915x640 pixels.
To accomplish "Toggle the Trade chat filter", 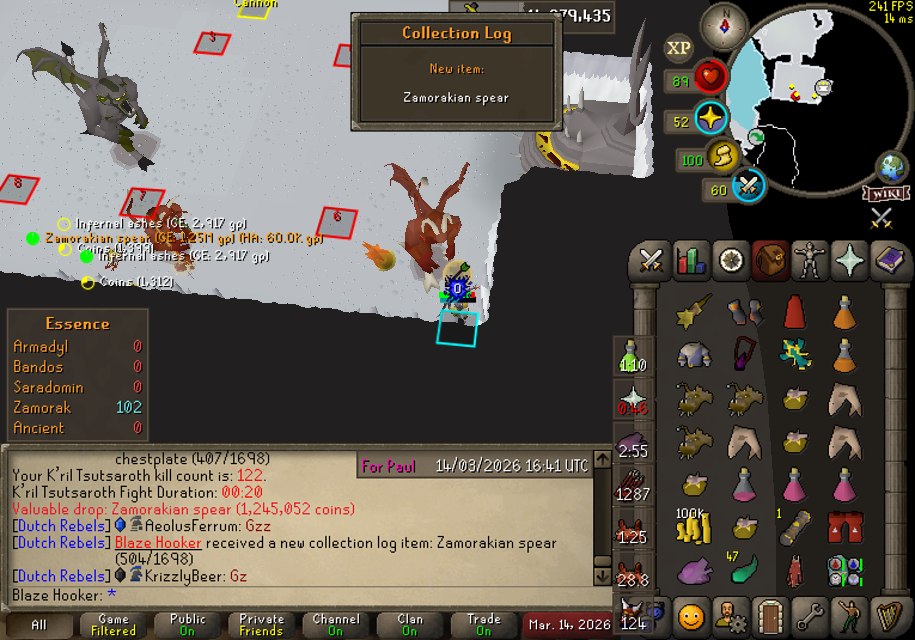I will [483, 625].
